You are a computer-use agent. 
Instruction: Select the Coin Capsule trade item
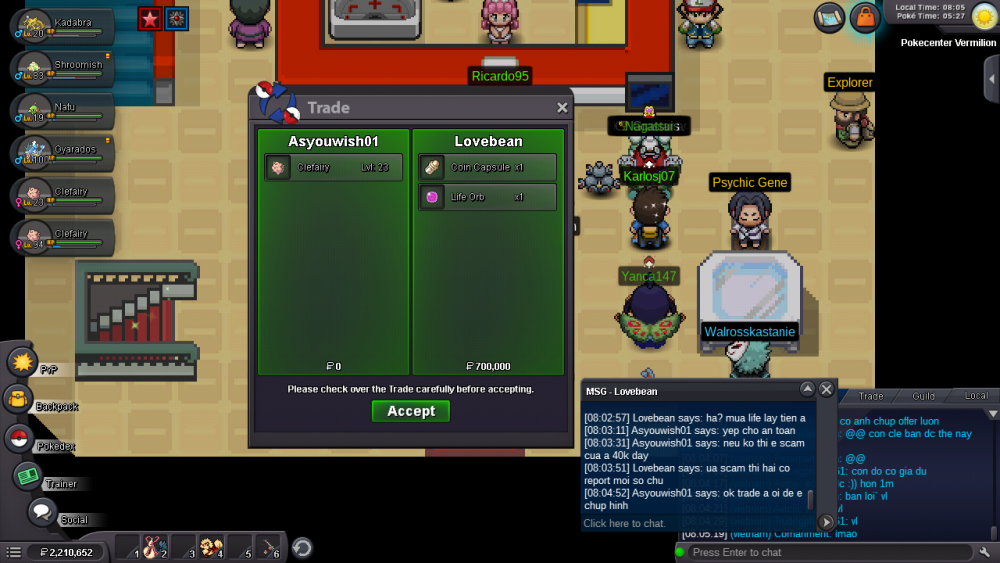487,167
